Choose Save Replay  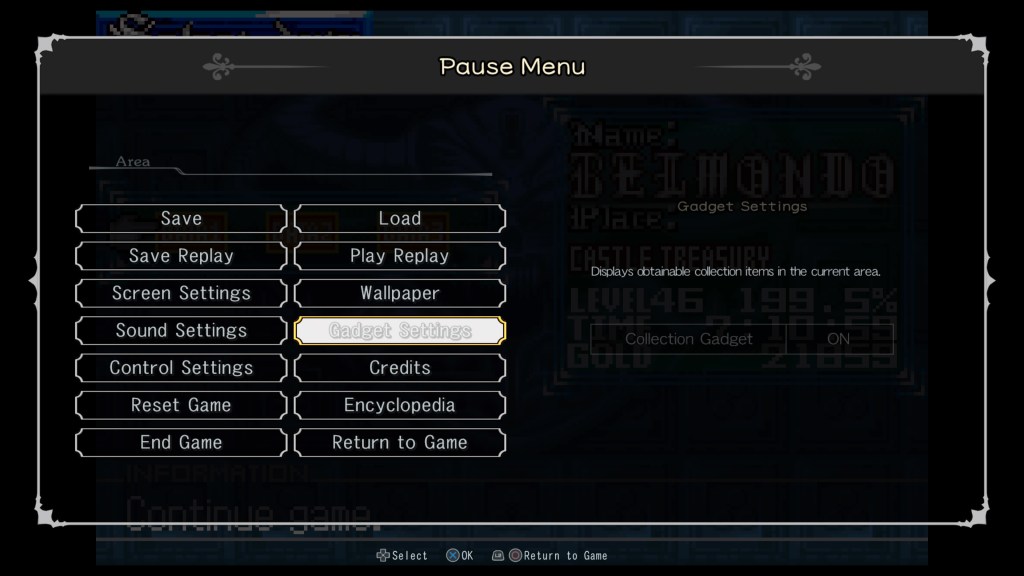tap(181, 256)
